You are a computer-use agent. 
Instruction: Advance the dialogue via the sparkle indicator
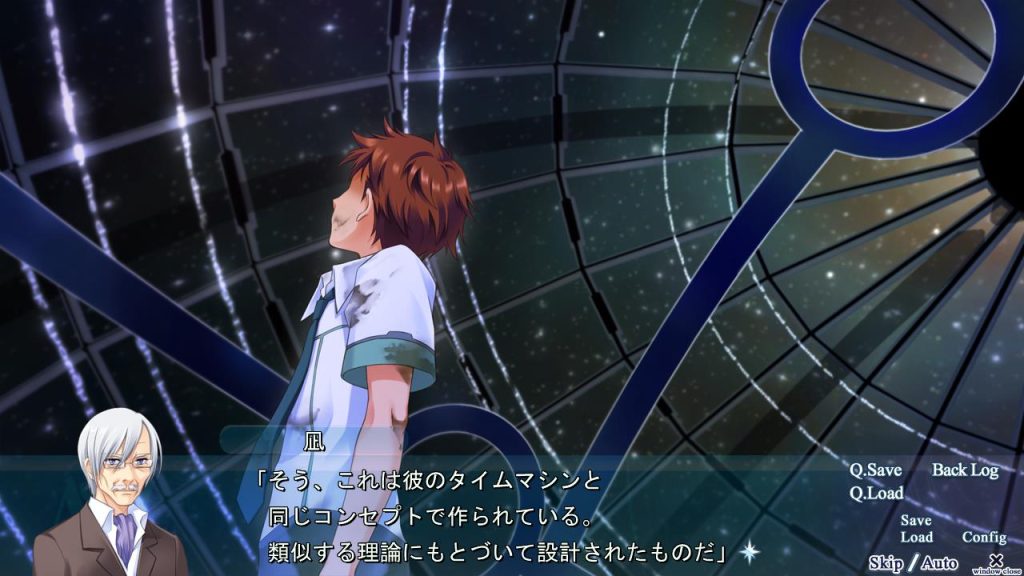tap(748, 549)
